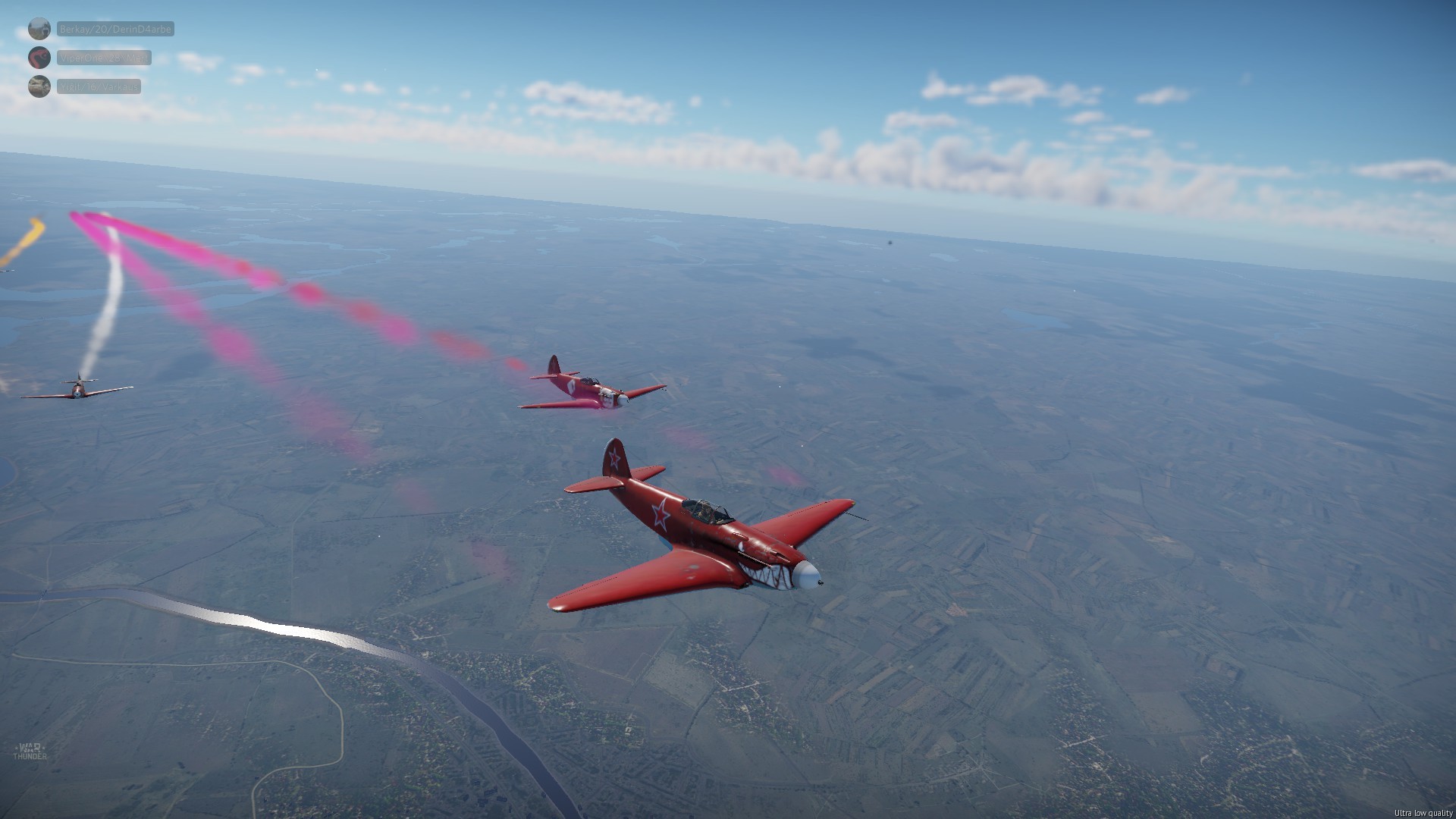
Task: Select squad member Berkay/20/DerinD4arbe
Action: [115, 30]
